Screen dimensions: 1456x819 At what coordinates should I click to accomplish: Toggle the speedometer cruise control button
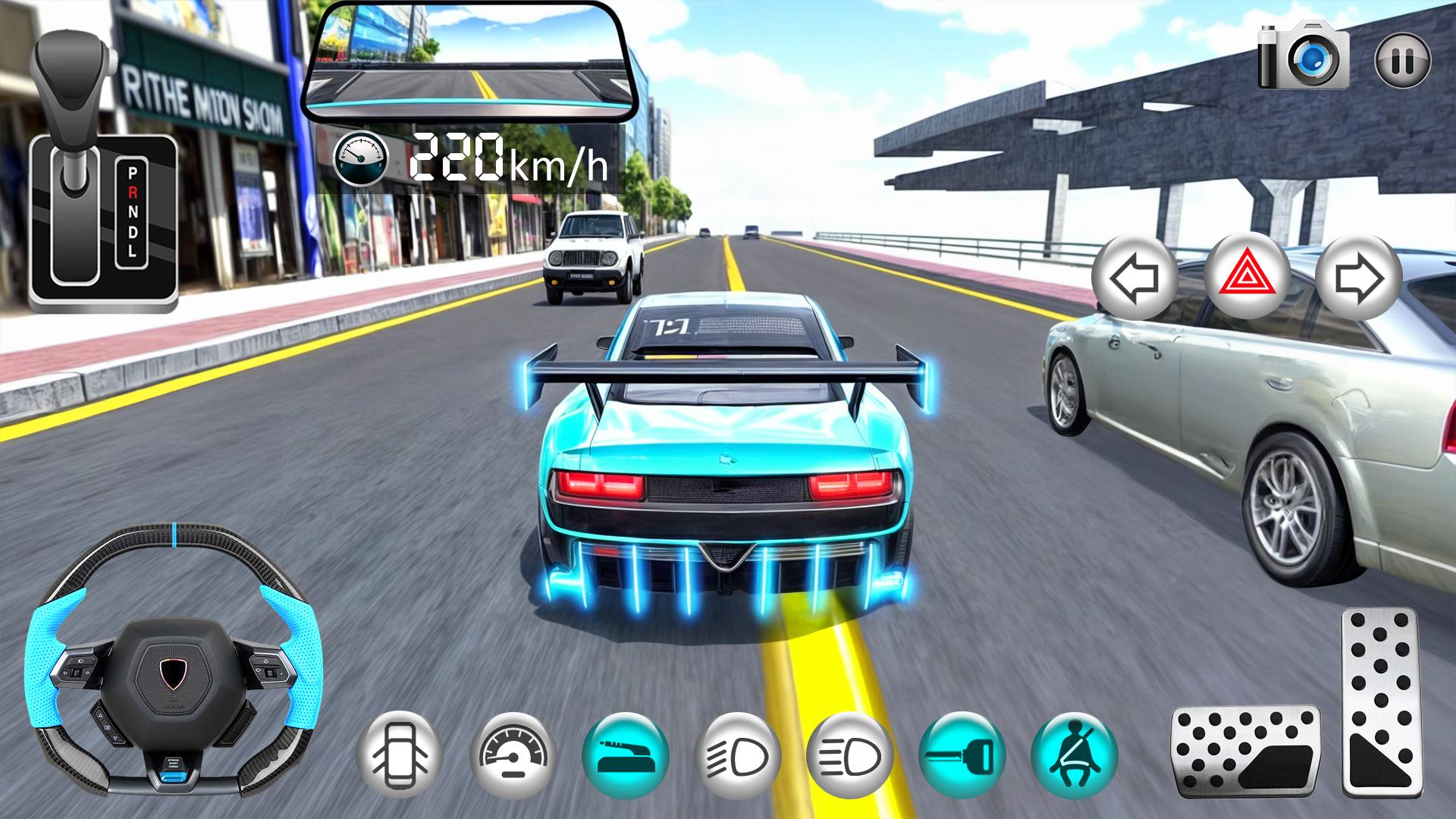click(512, 755)
